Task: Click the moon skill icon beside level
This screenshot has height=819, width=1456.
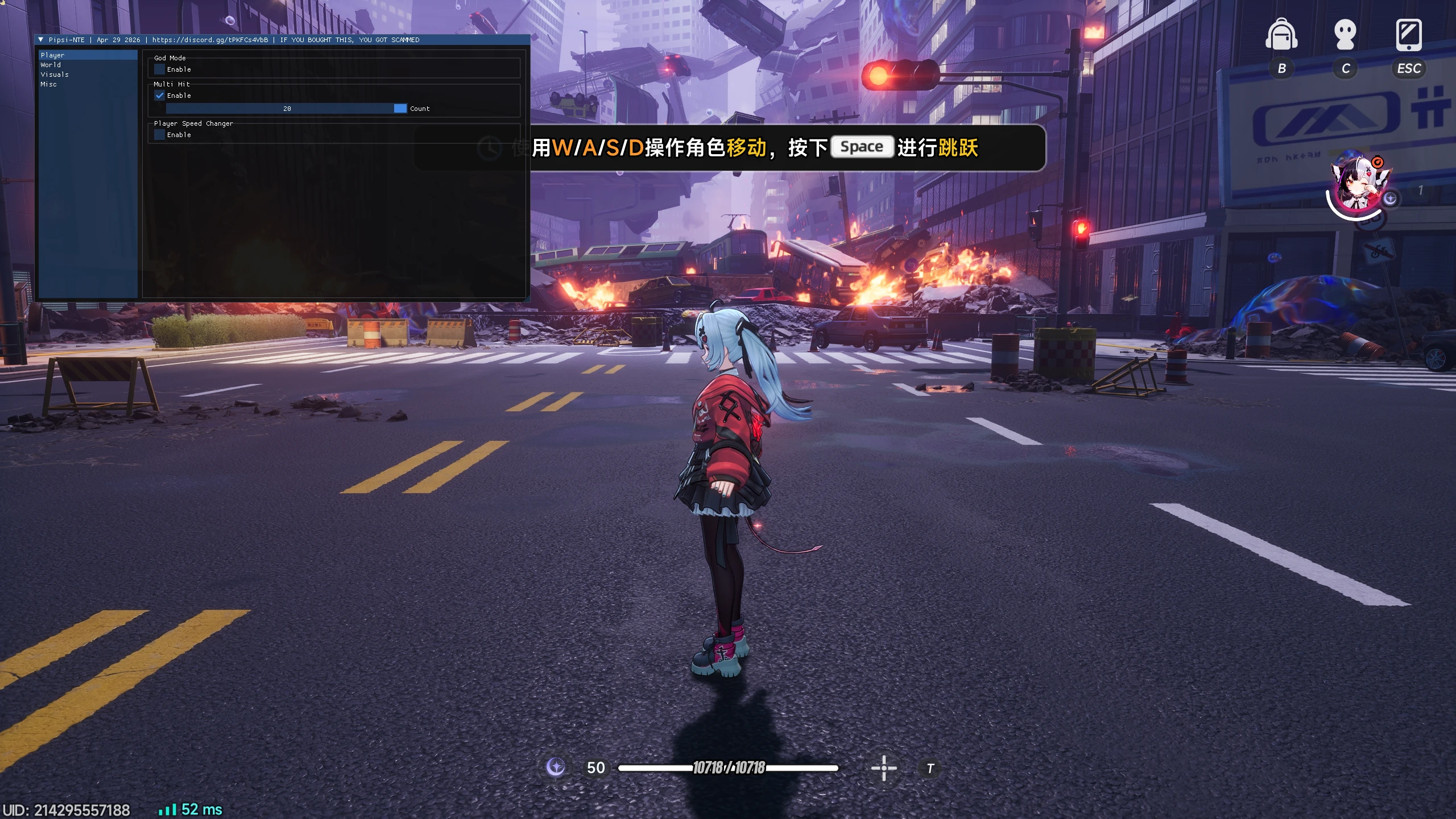Action: (556, 767)
